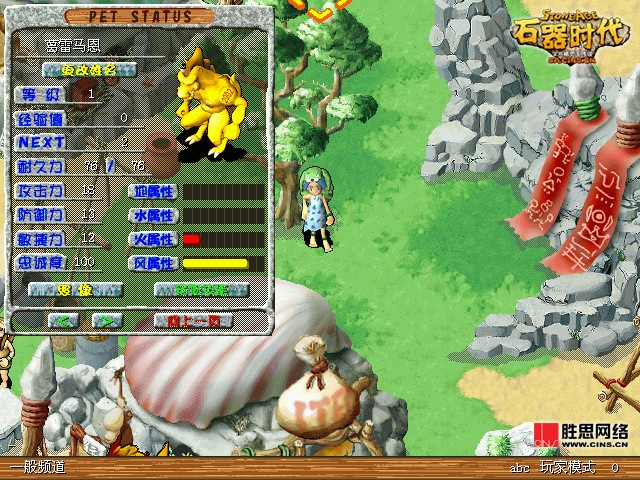The width and height of the screenshot is (640, 480).
Task: Open the 宠物技能 pet skills button
Action: tap(202, 290)
